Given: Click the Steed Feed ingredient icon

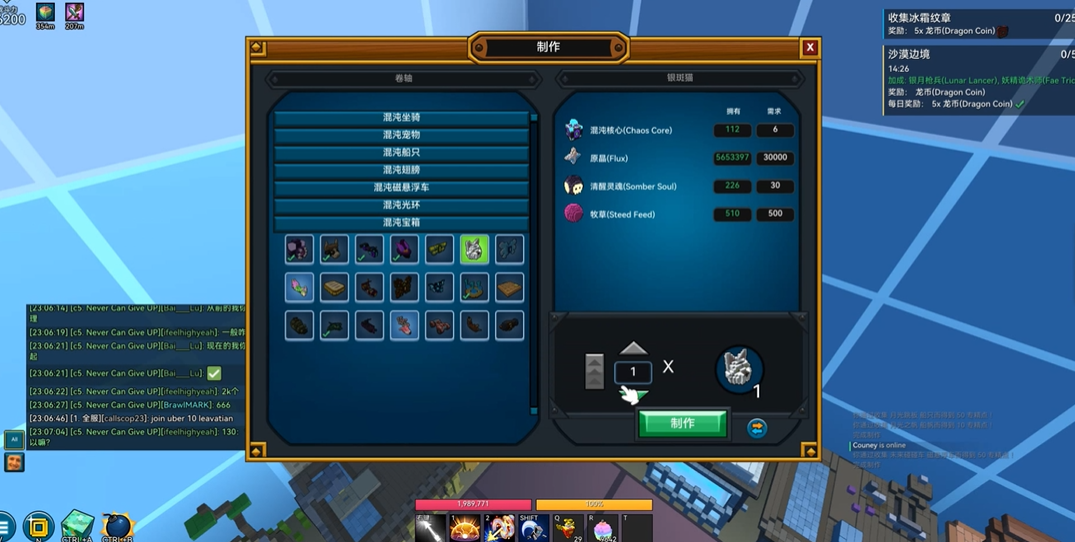Looking at the screenshot, I should pos(574,213).
